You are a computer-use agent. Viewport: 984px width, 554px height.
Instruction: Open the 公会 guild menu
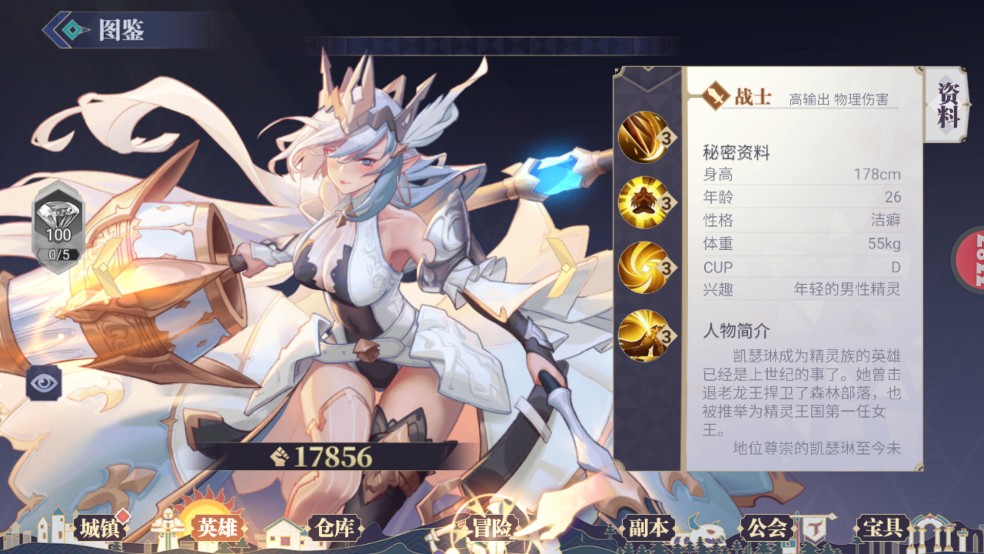pyautogui.click(x=766, y=528)
